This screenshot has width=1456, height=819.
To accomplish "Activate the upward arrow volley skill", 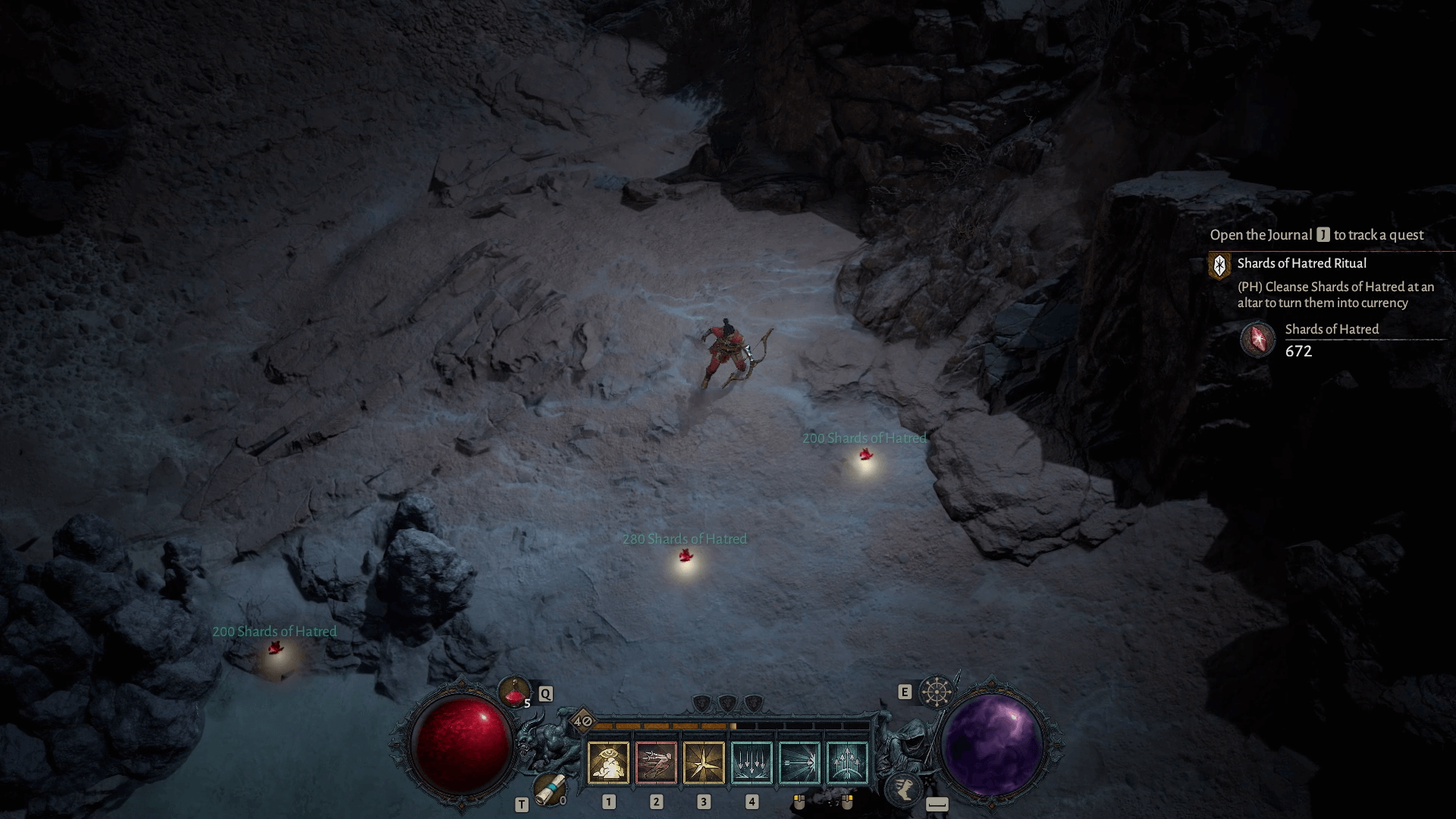I will [847, 763].
